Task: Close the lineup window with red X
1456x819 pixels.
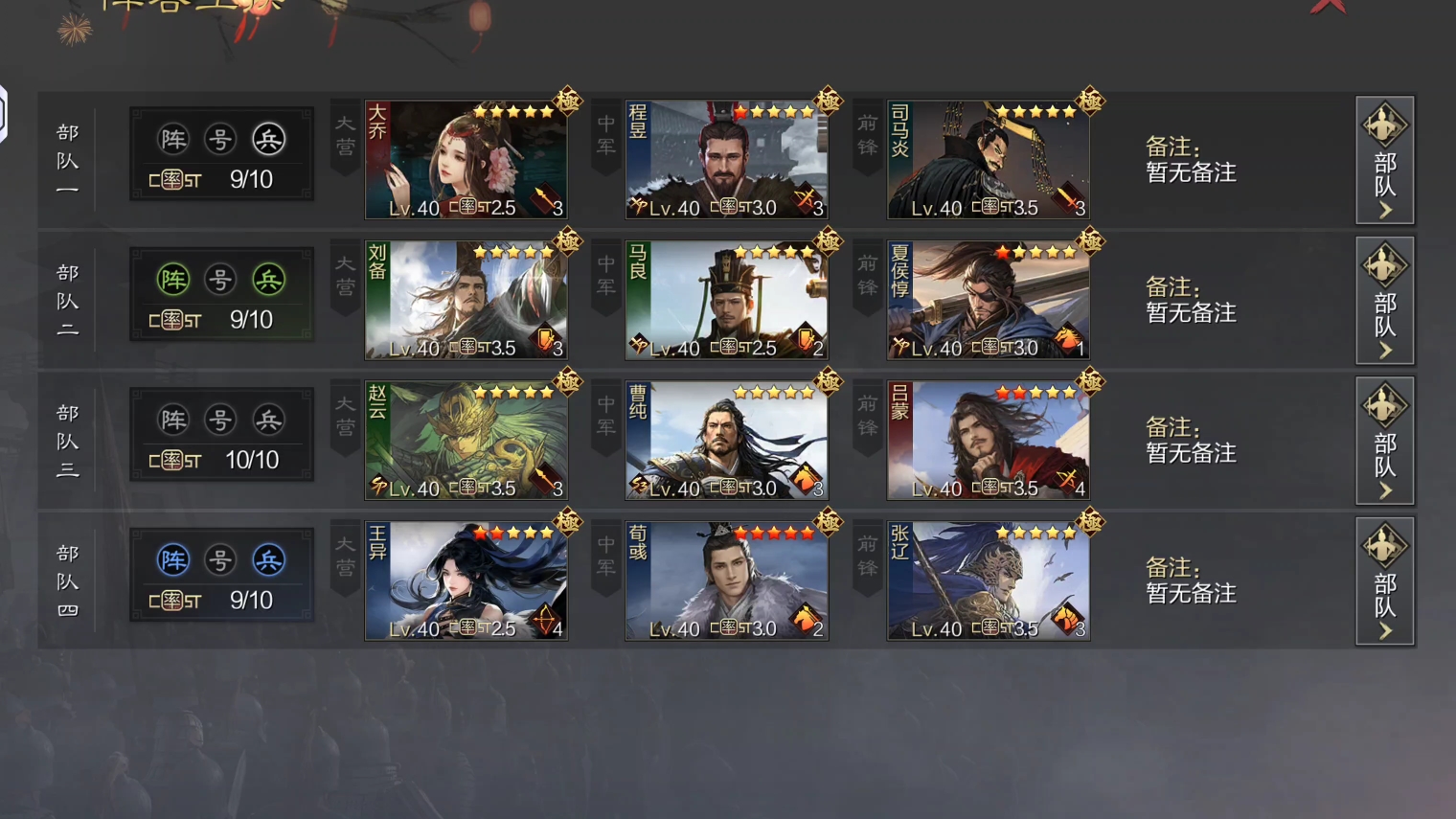Action: tap(1329, 6)
